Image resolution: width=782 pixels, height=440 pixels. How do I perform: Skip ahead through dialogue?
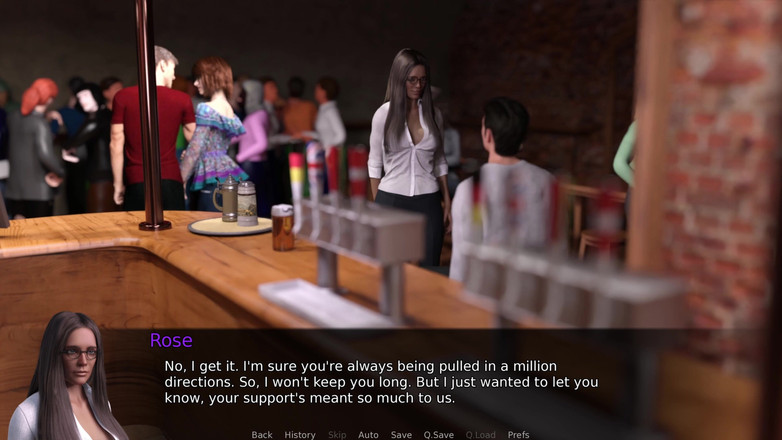pos(337,435)
